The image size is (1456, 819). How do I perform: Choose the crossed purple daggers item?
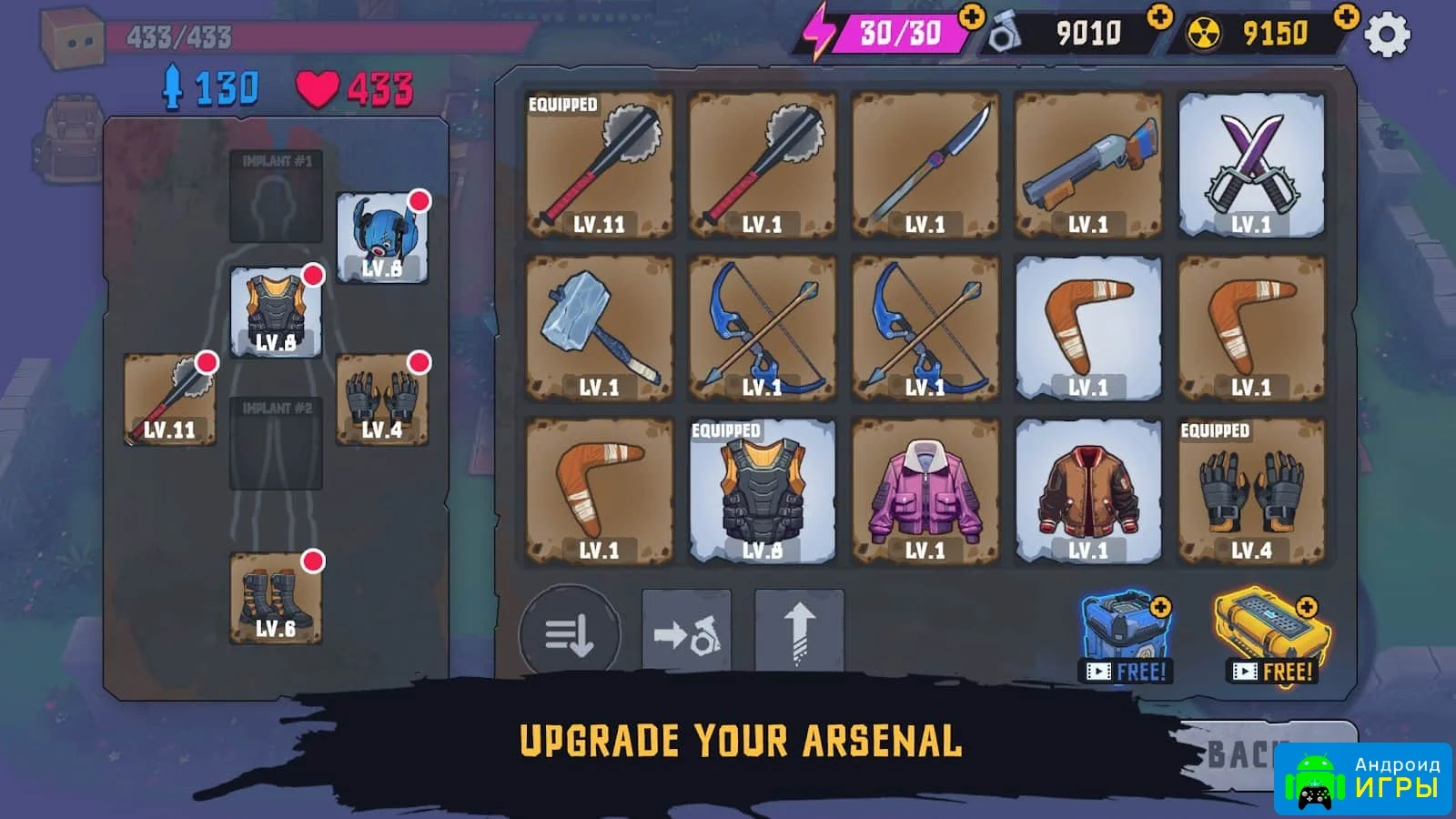[x=1251, y=166]
